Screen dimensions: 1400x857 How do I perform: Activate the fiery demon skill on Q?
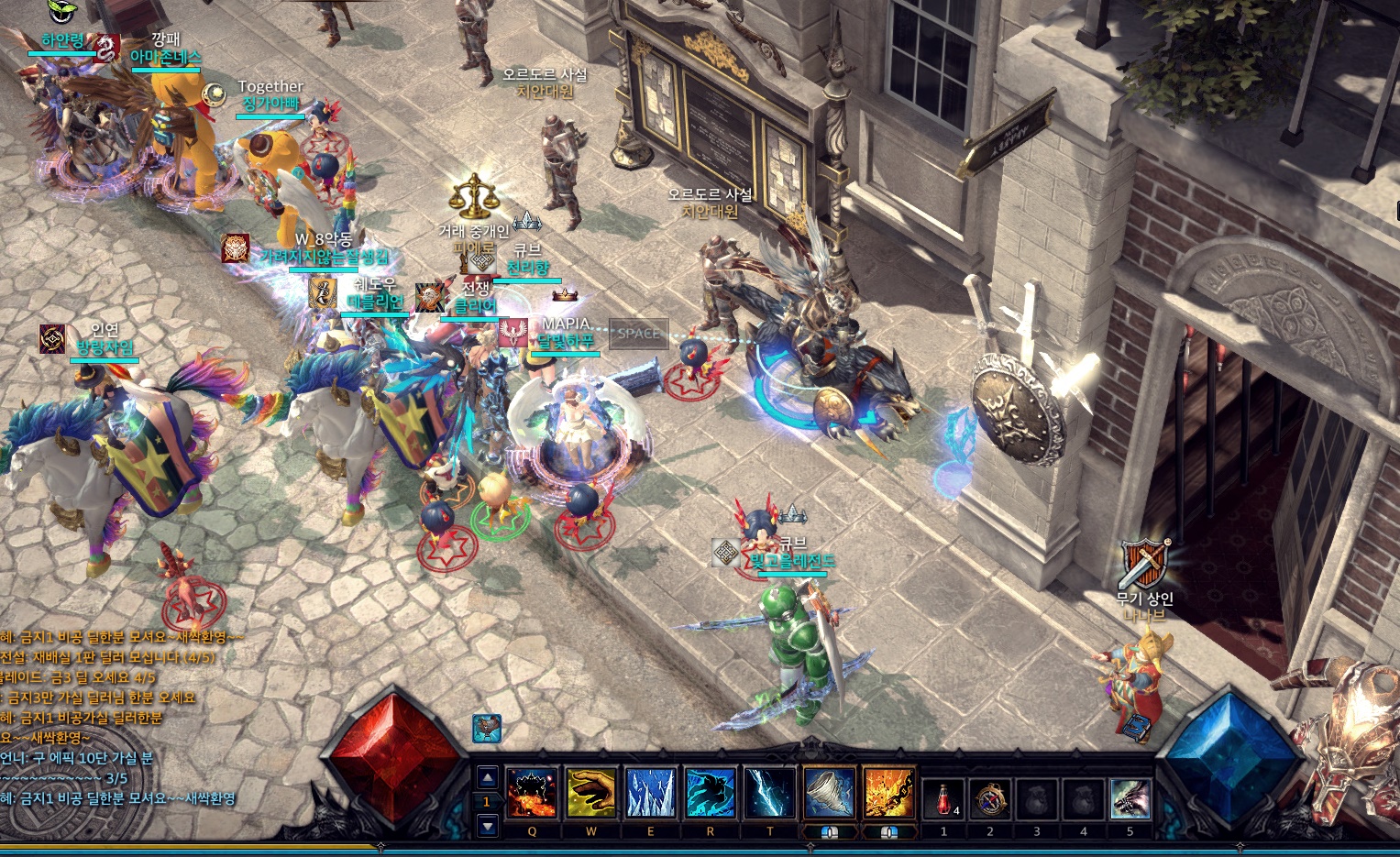coord(532,793)
